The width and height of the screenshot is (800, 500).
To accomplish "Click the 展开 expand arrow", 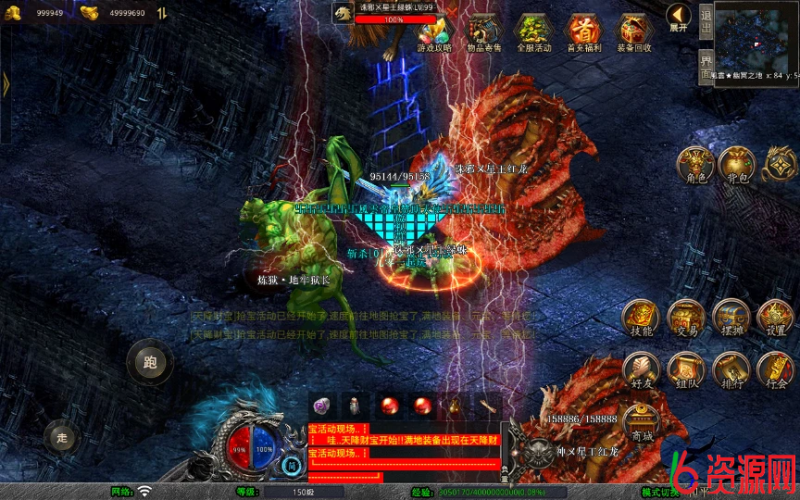I will click(x=679, y=16).
